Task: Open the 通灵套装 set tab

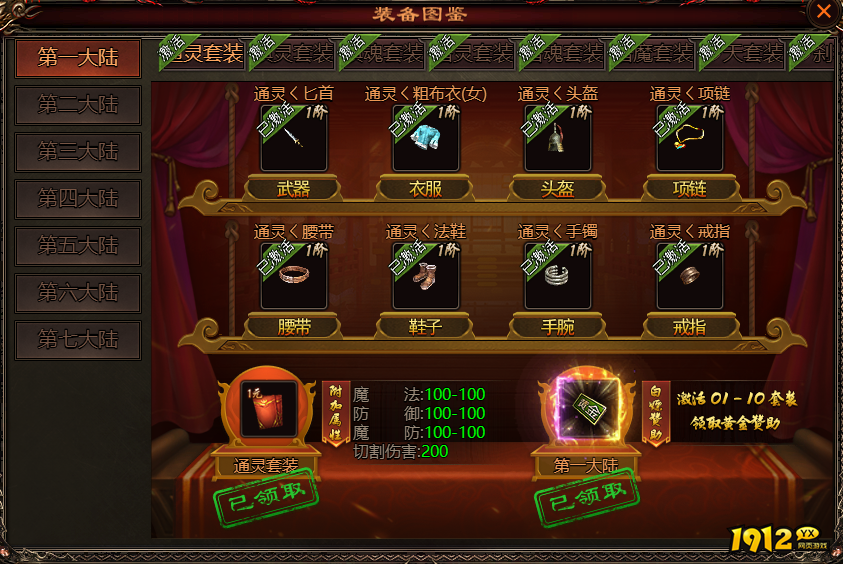Action: [203, 53]
